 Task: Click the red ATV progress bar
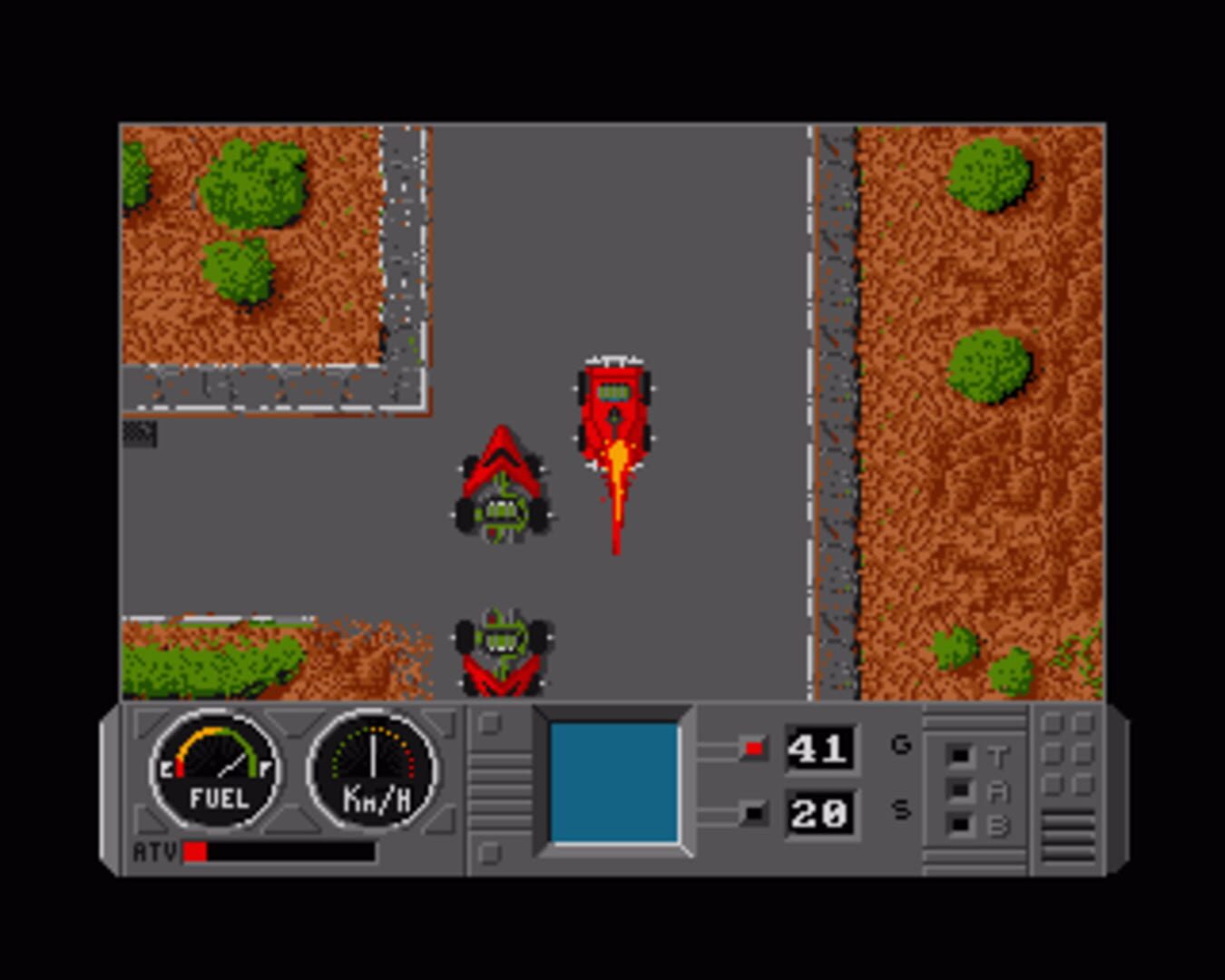[195, 851]
